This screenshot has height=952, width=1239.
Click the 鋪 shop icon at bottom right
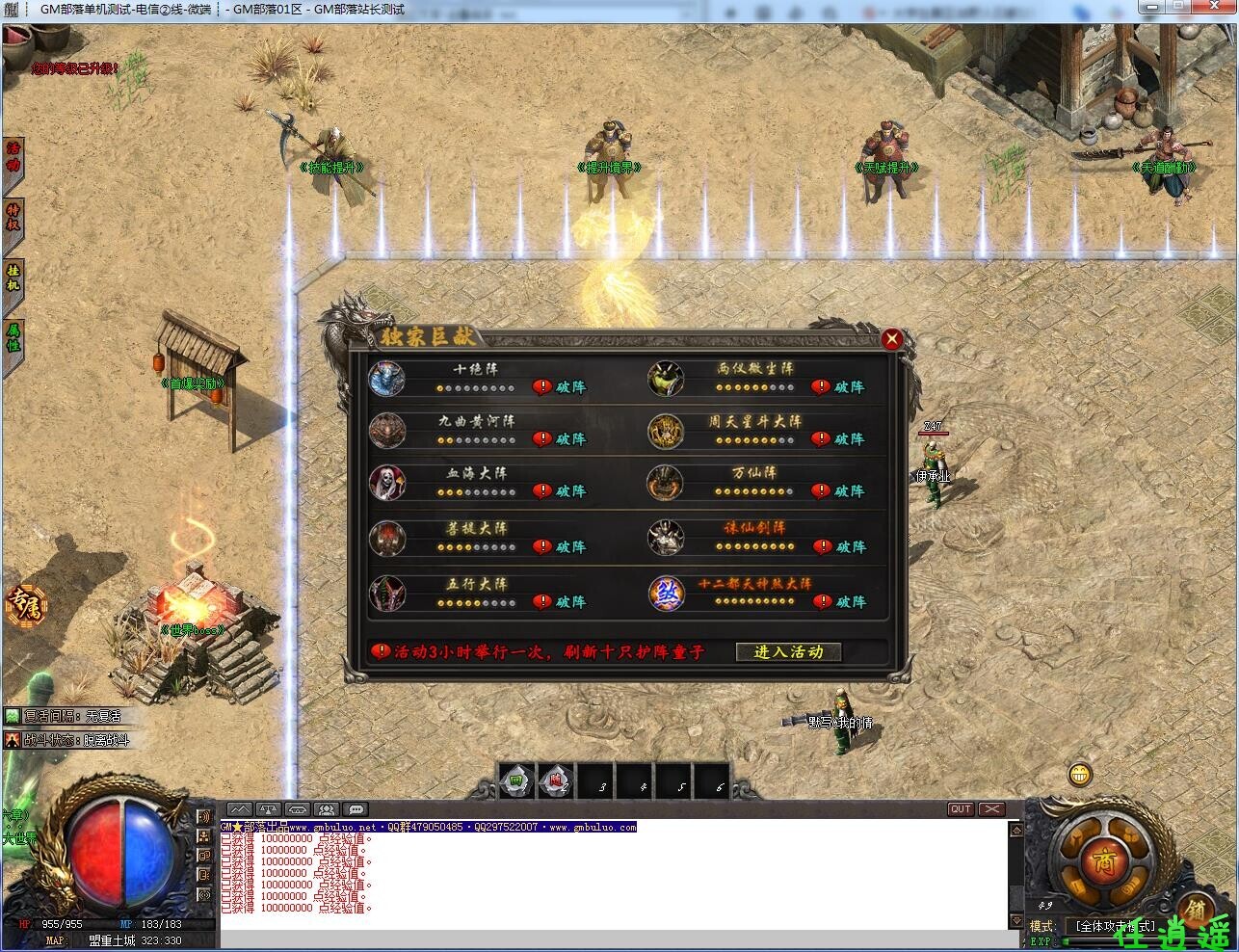1197,911
